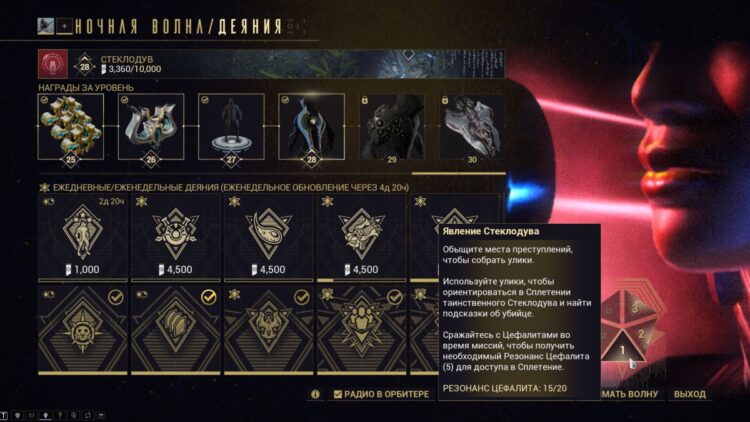
Task: Select the Glassmaker wedge numbered 1
Action: tap(622, 350)
